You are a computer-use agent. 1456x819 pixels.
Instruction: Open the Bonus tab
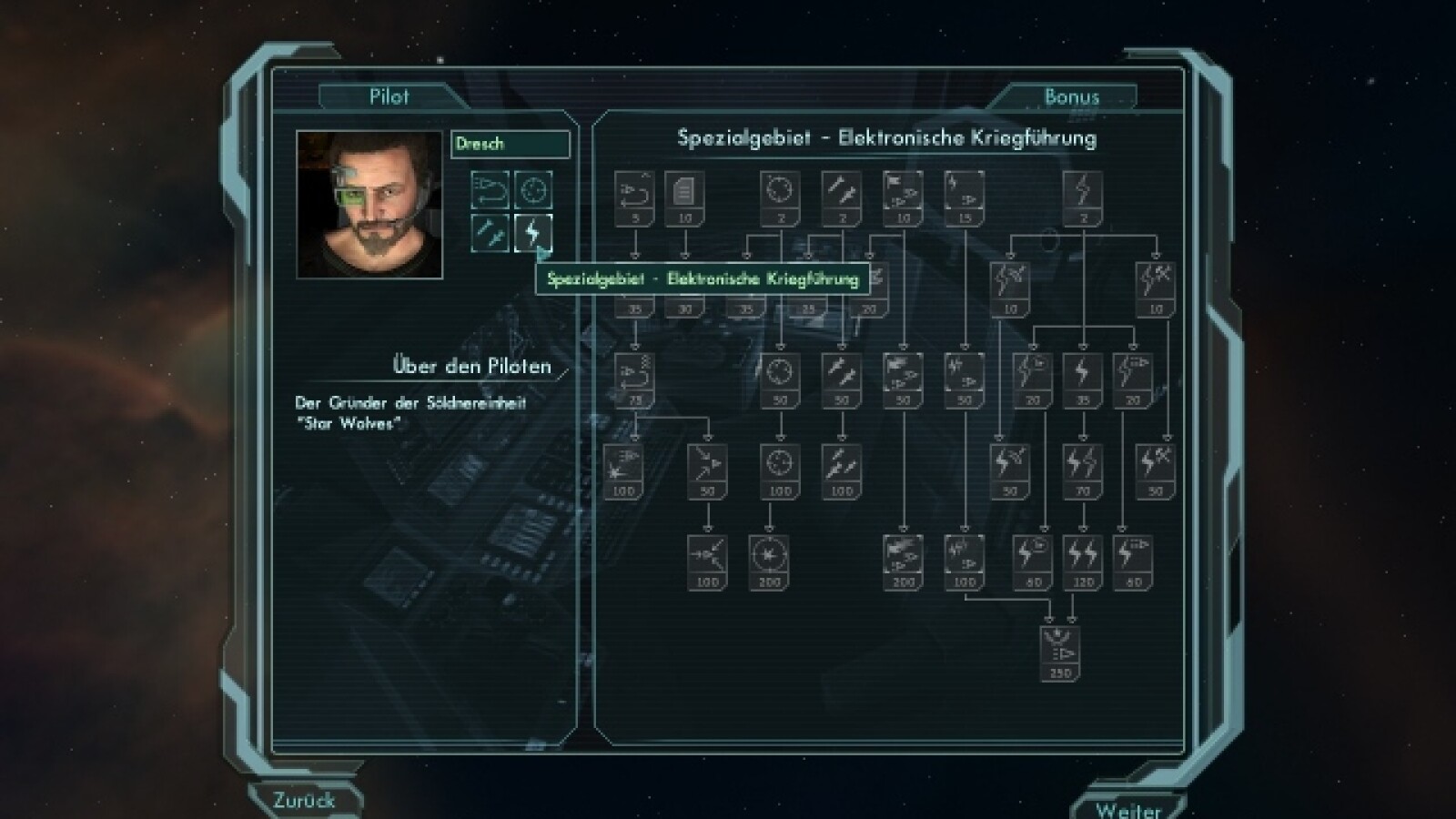pos(1071,96)
